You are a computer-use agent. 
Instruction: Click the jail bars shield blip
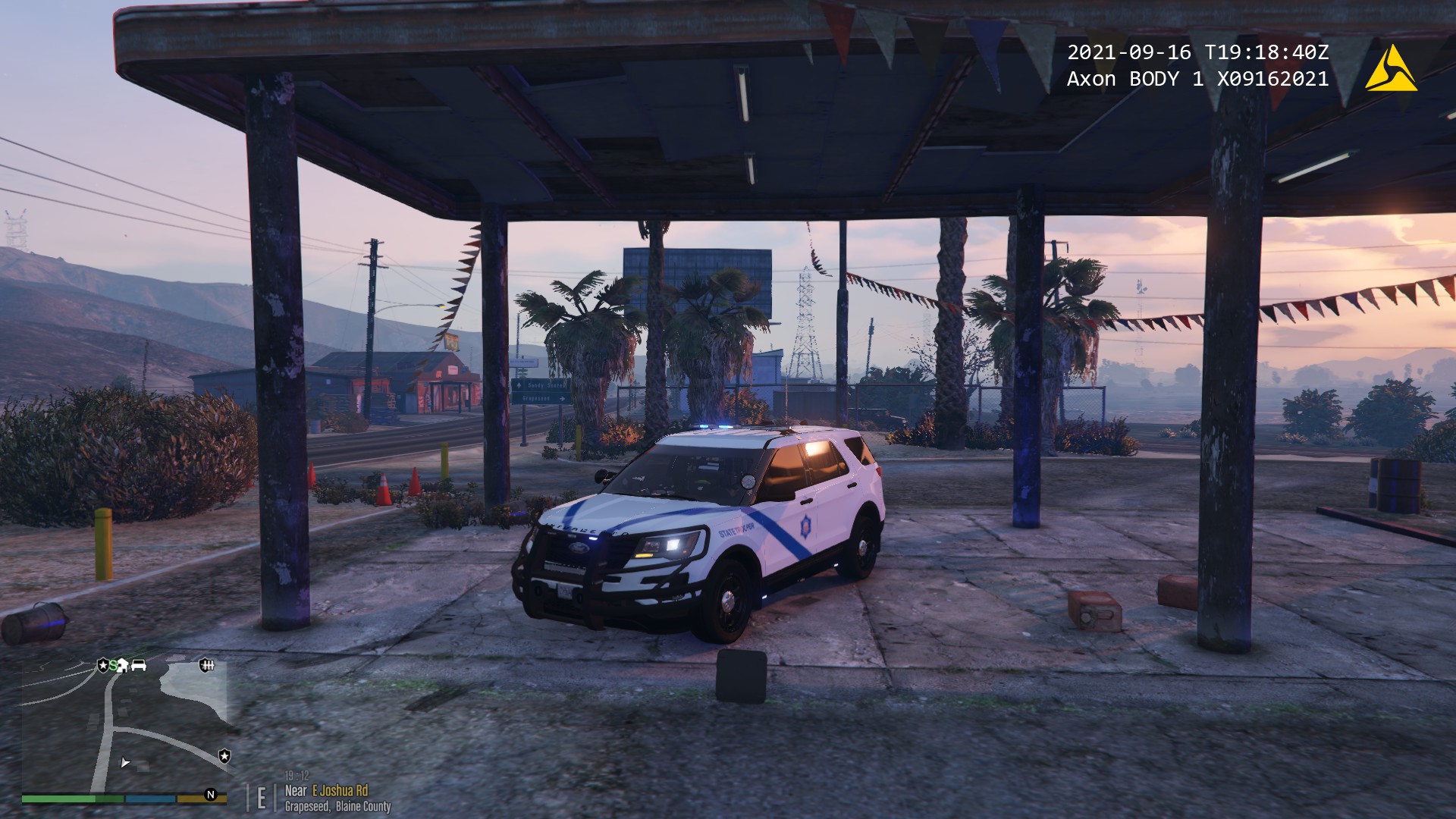(x=206, y=665)
